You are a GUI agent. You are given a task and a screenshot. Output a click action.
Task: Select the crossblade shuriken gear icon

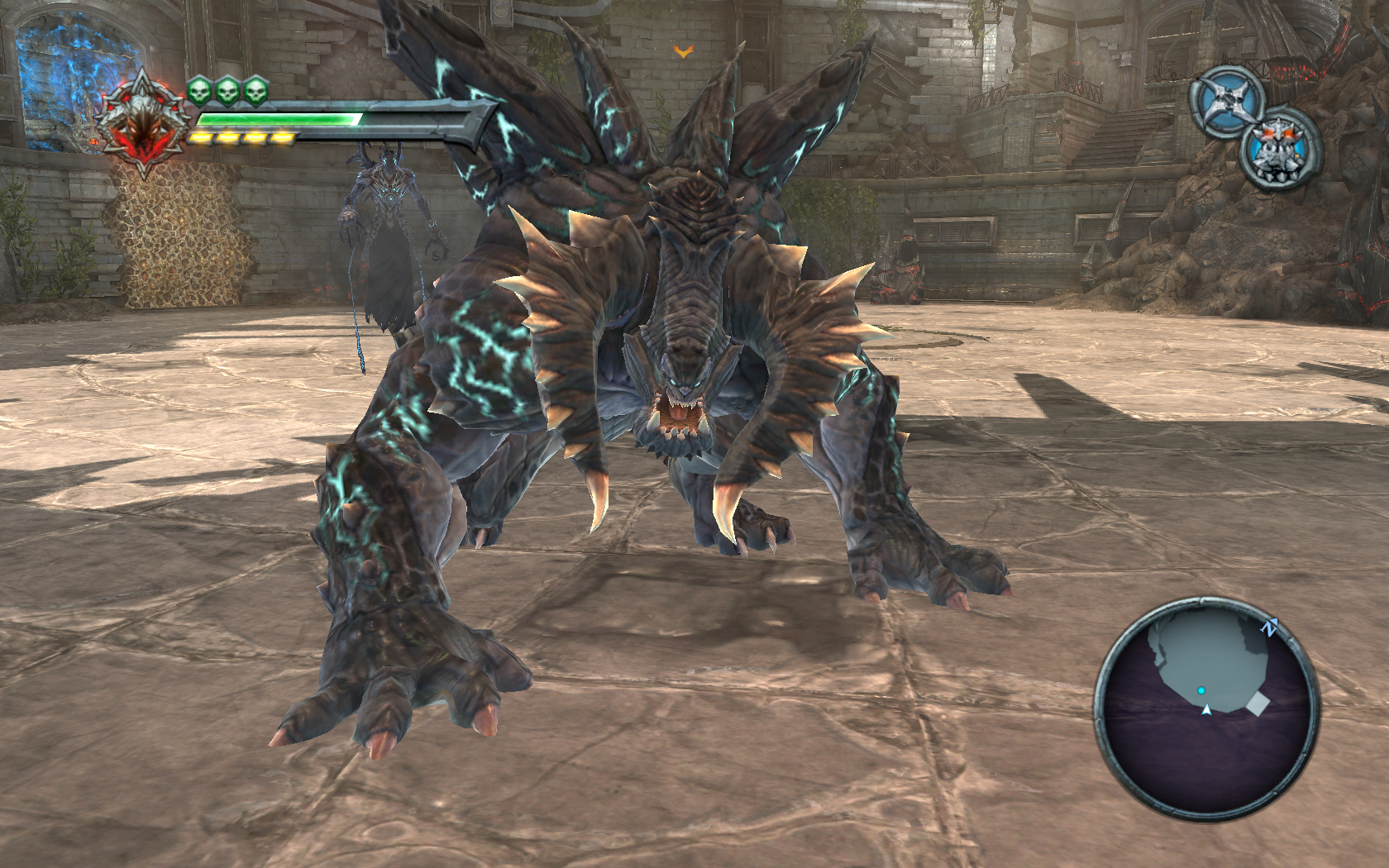pyautogui.click(x=1228, y=100)
